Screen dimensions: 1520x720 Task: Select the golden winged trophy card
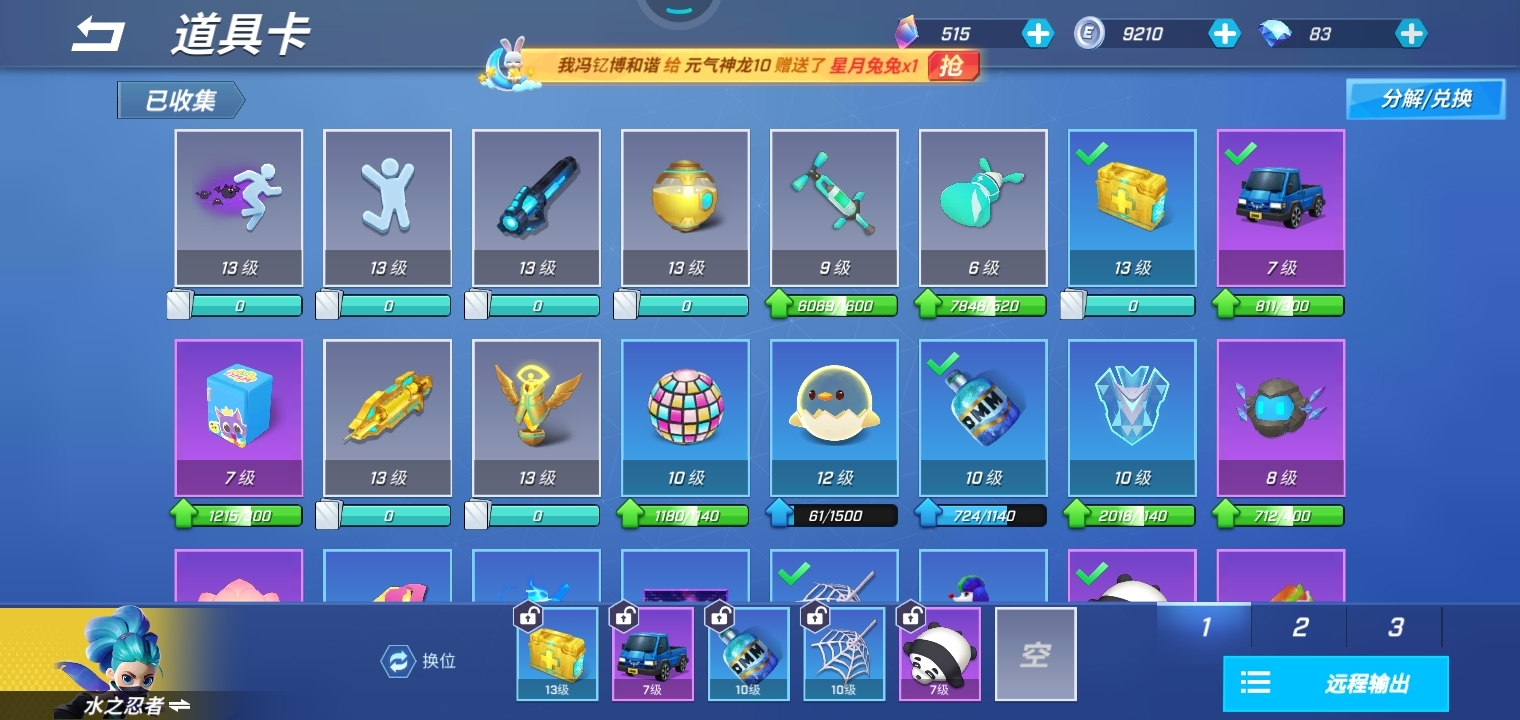536,417
